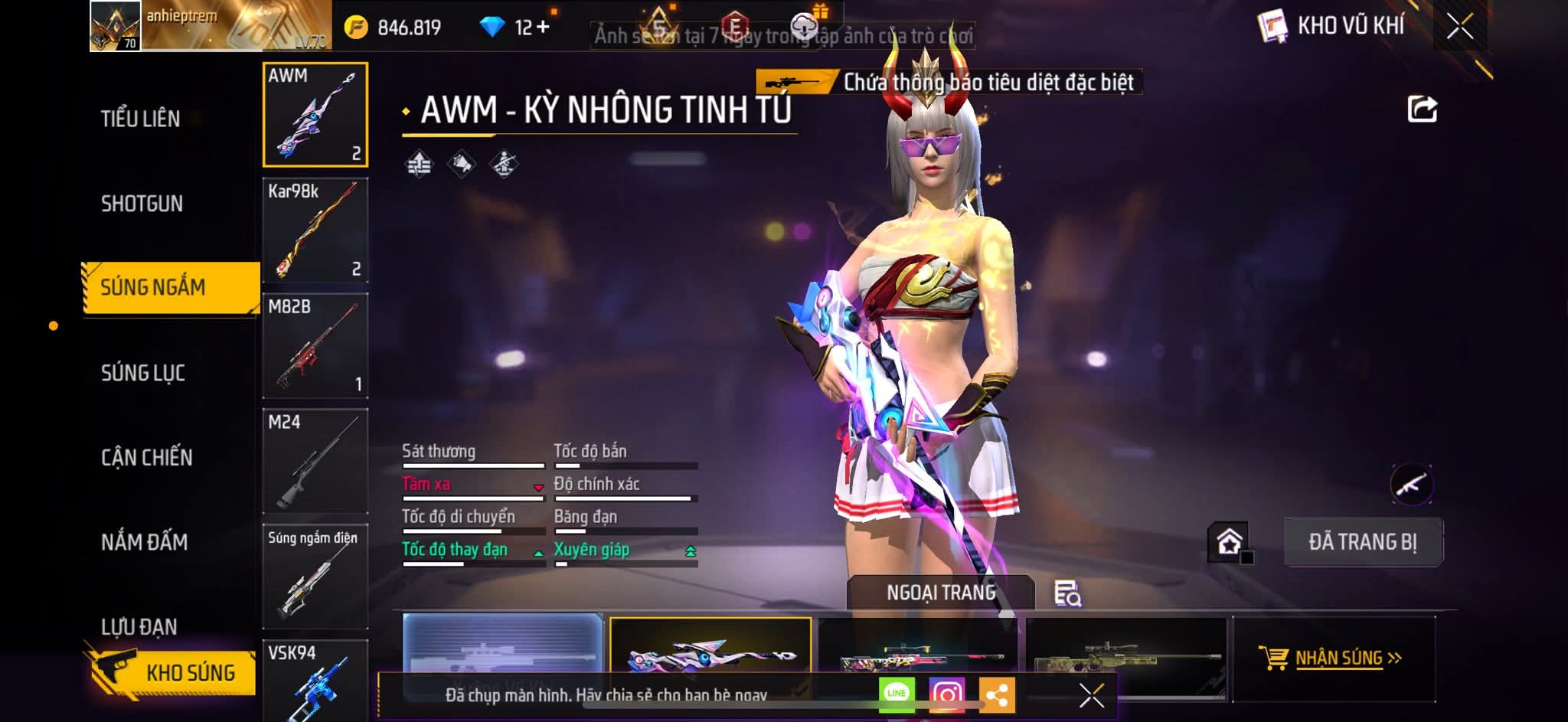Open the Nhận Súng shop link

(x=1333, y=658)
